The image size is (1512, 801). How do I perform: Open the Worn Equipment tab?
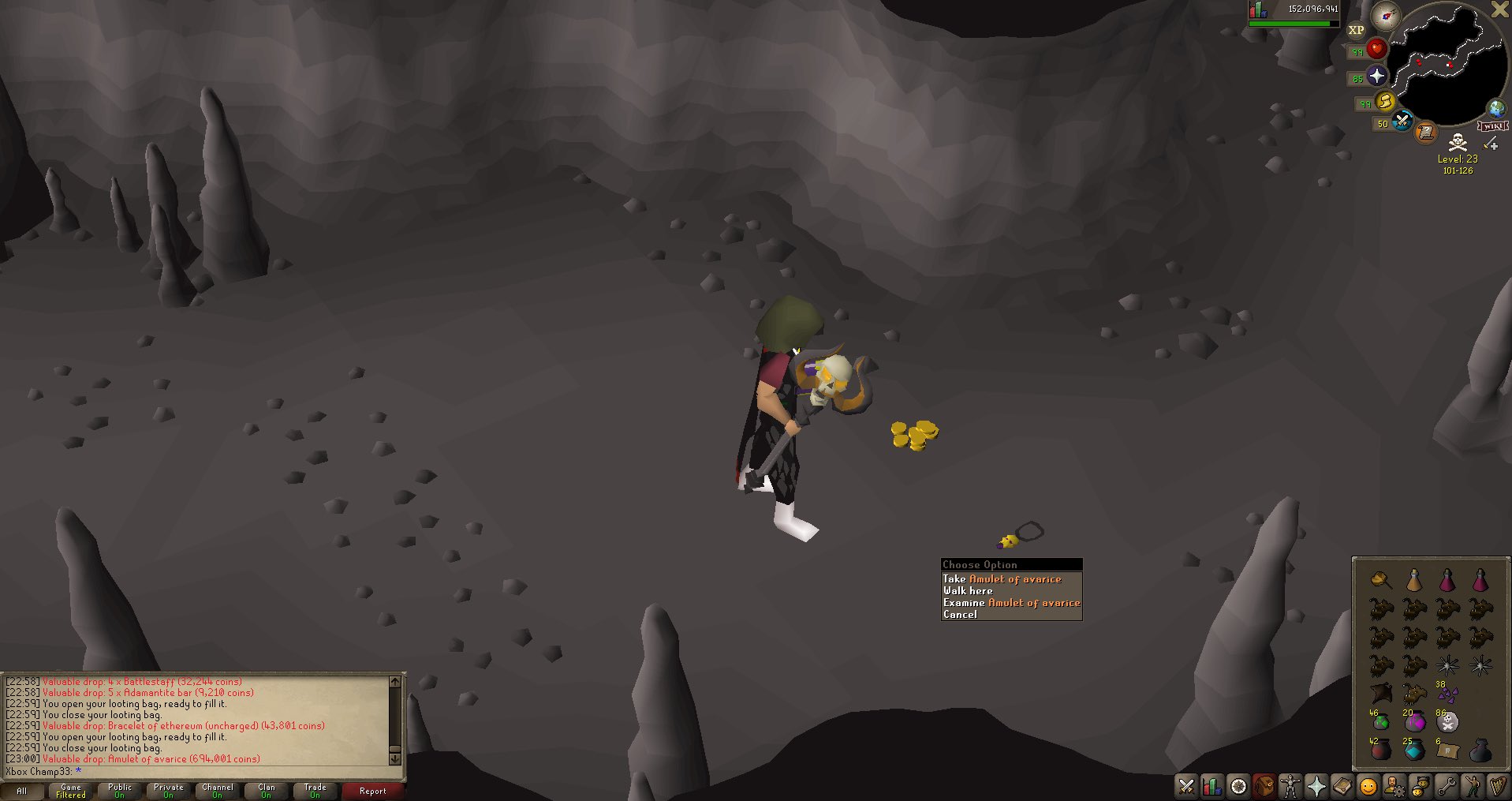(1290, 786)
